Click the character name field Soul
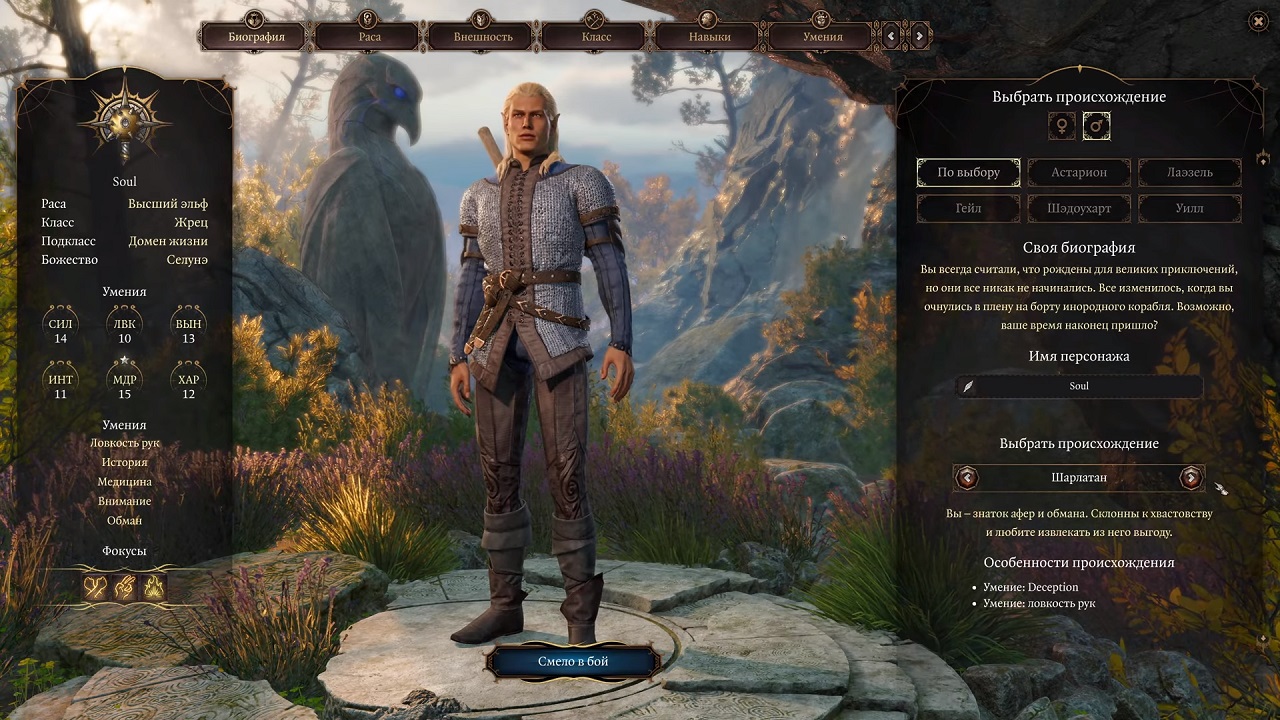Screen dimensions: 1280x720 1079,386
